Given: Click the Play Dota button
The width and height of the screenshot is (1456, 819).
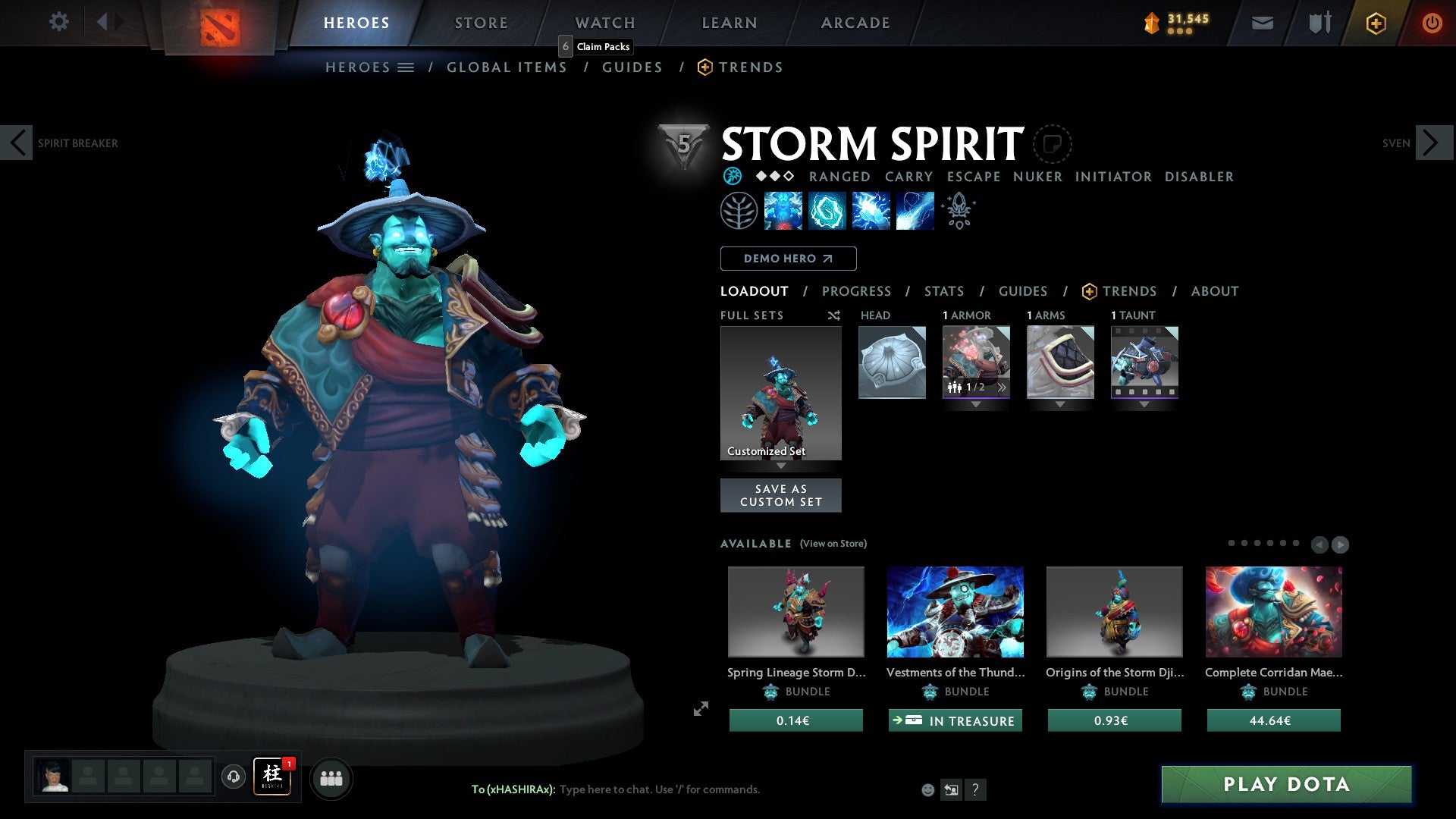Looking at the screenshot, I should point(1284,785).
